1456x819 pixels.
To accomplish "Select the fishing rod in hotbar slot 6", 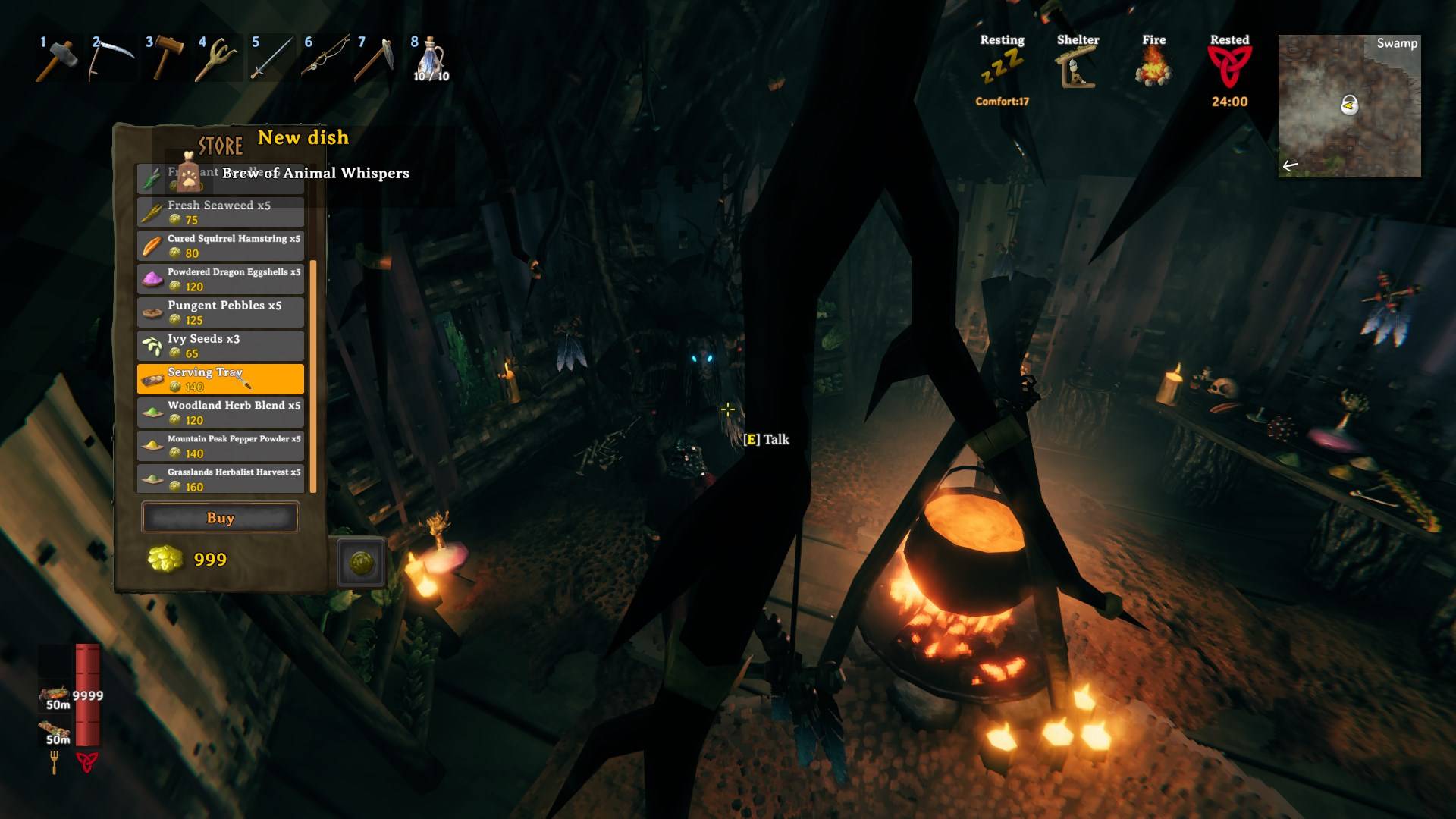I will 324,58.
